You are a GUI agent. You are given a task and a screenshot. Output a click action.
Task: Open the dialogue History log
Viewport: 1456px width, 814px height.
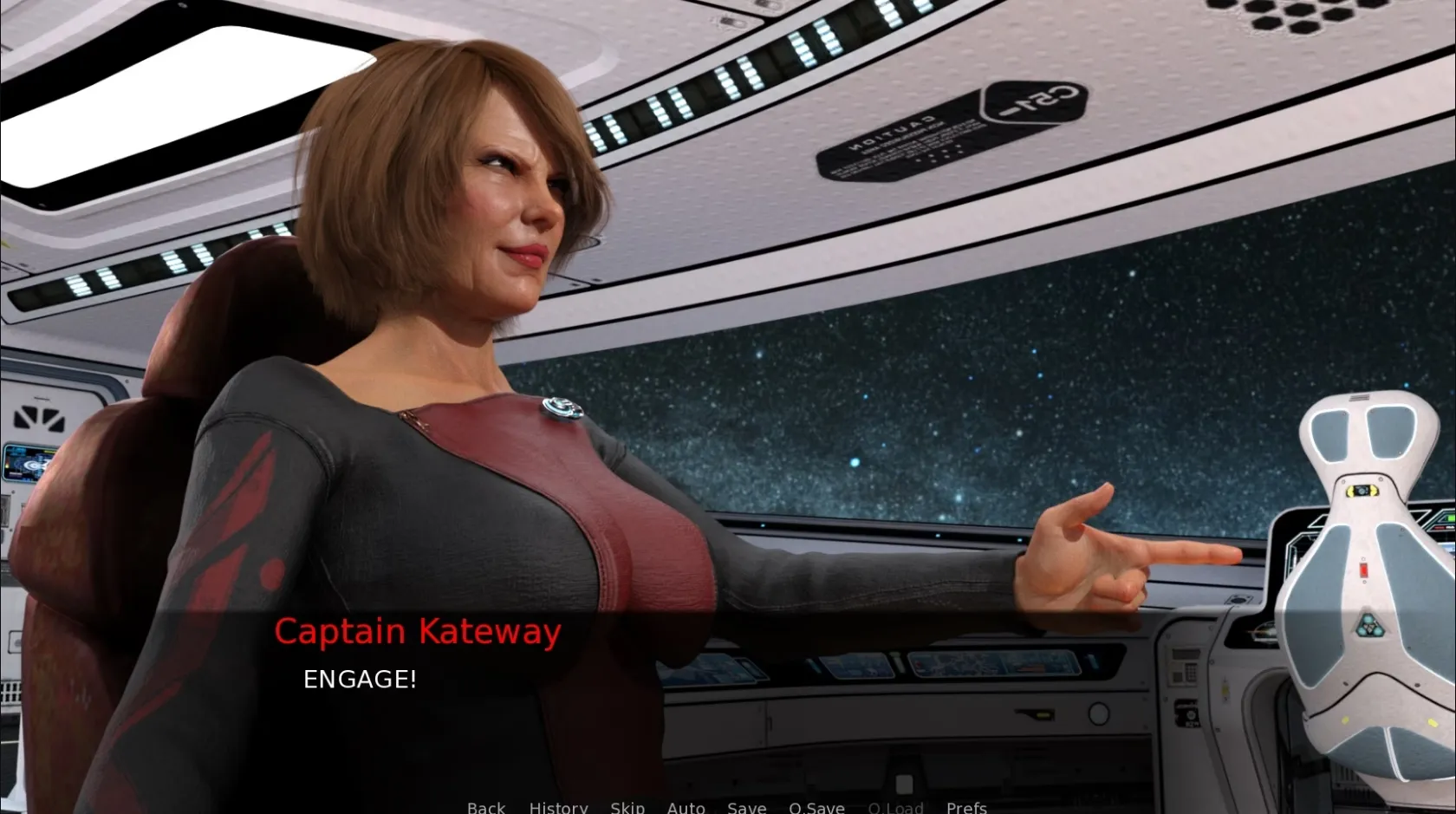[558, 807]
